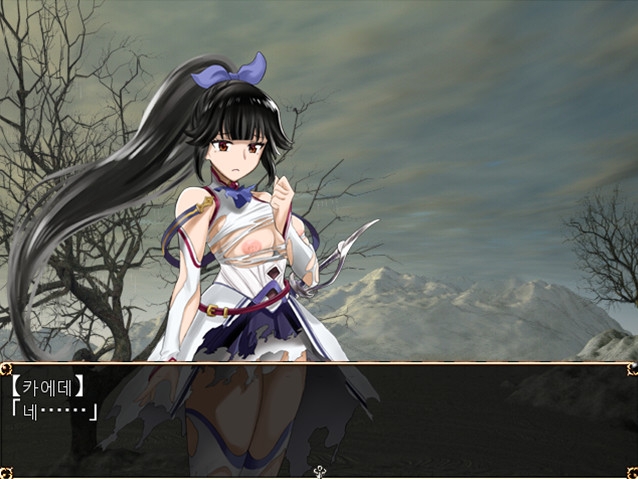Click the dialogue continue indicator arrow
This screenshot has width=638, height=479.
[x=319, y=471]
